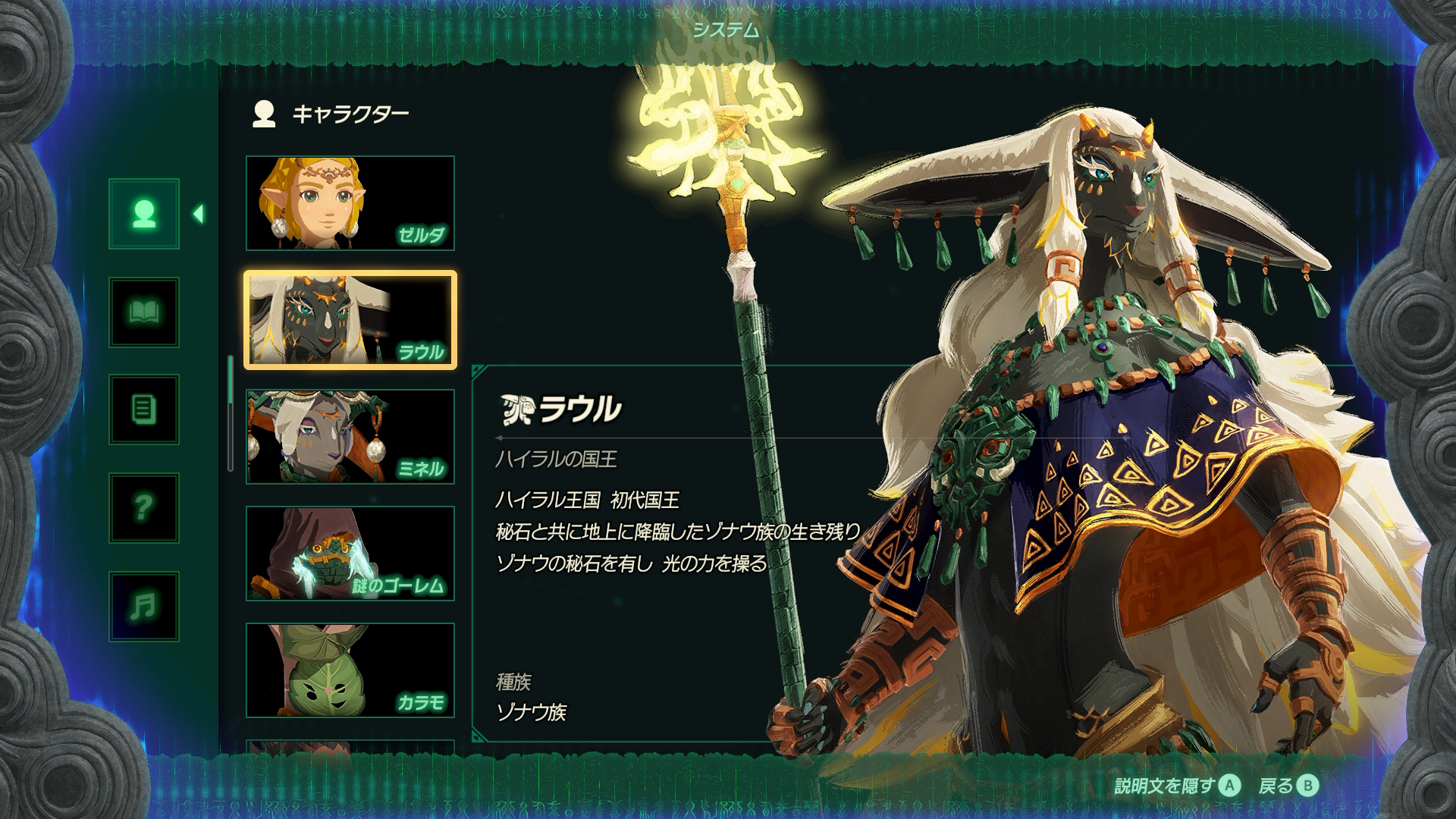Open the Mineru (ミネル) character profile

350,437
